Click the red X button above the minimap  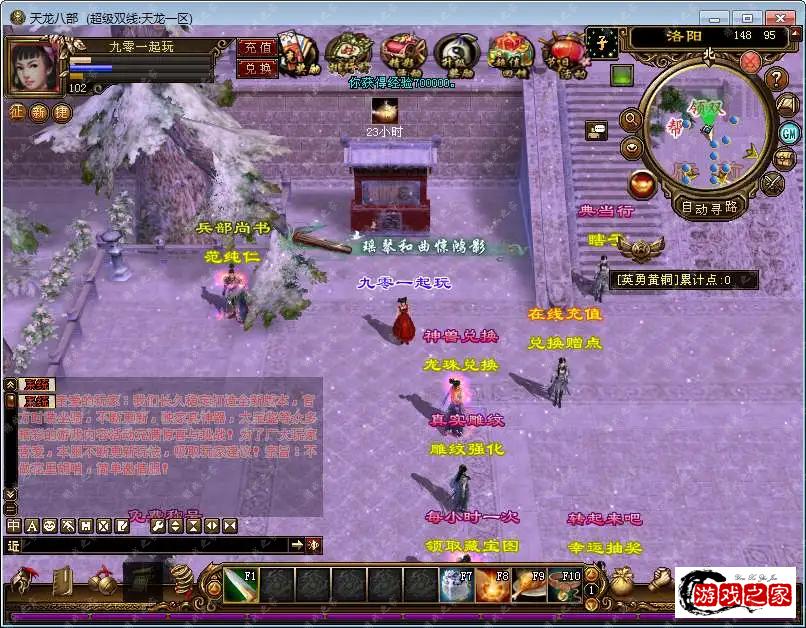tap(750, 62)
